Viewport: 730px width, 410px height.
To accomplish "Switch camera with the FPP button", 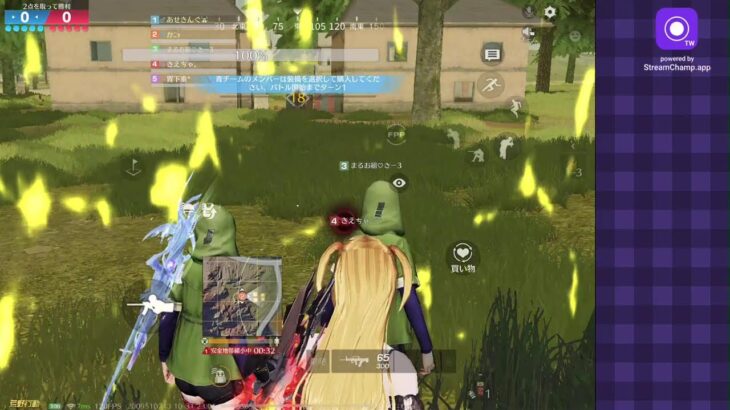I will (x=396, y=131).
